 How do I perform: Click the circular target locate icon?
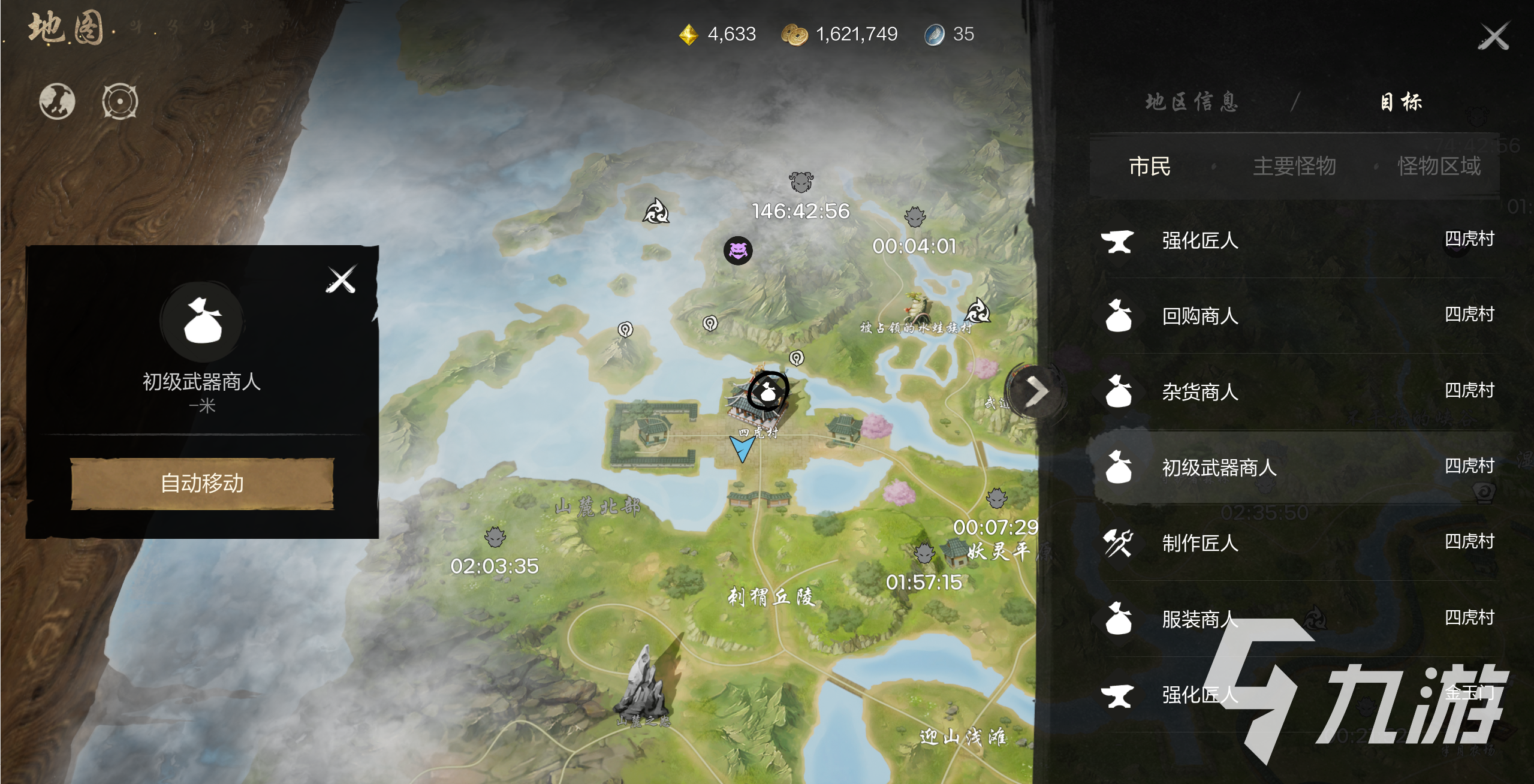(120, 101)
